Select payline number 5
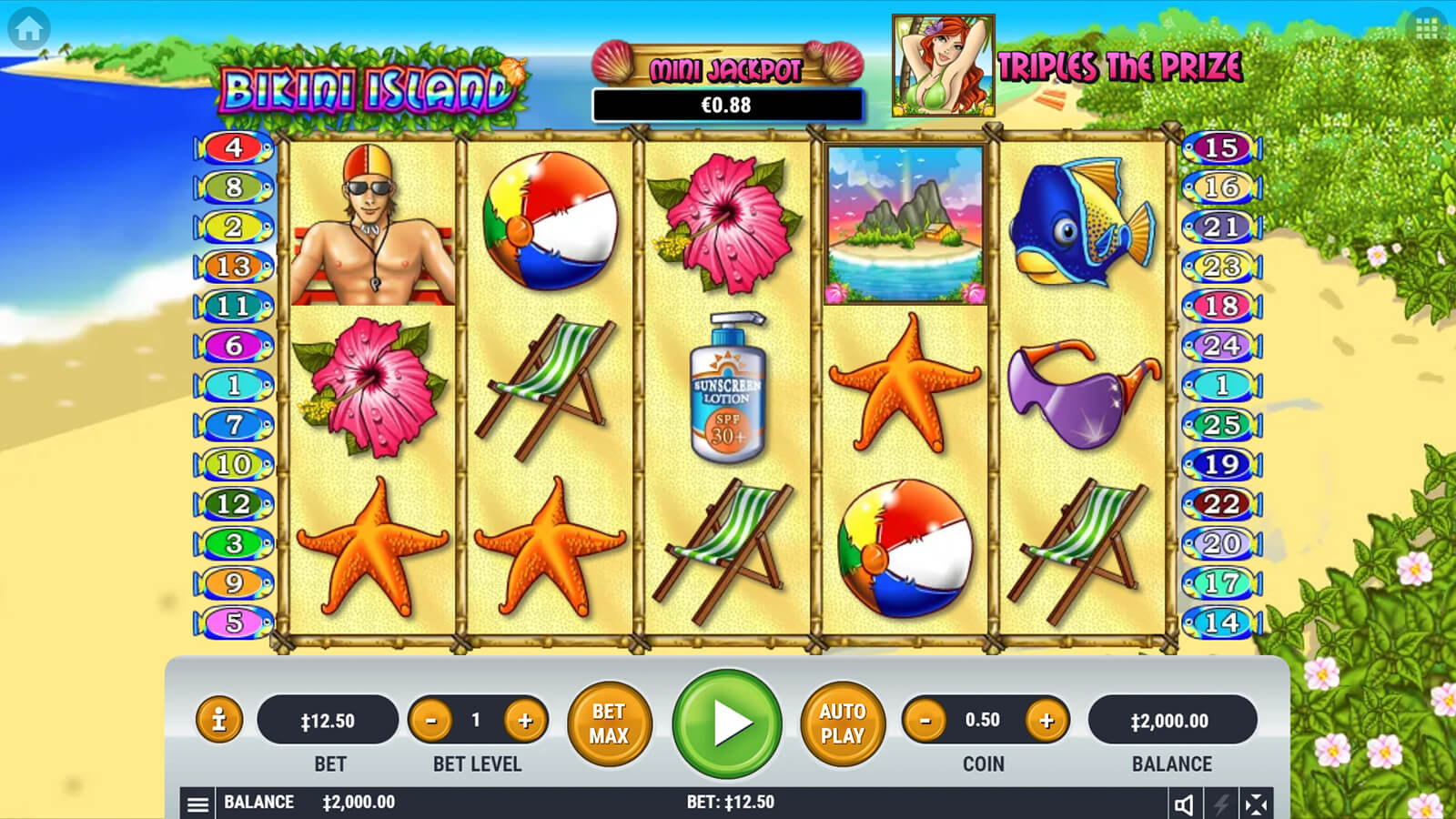The image size is (1456, 819). coord(234,622)
